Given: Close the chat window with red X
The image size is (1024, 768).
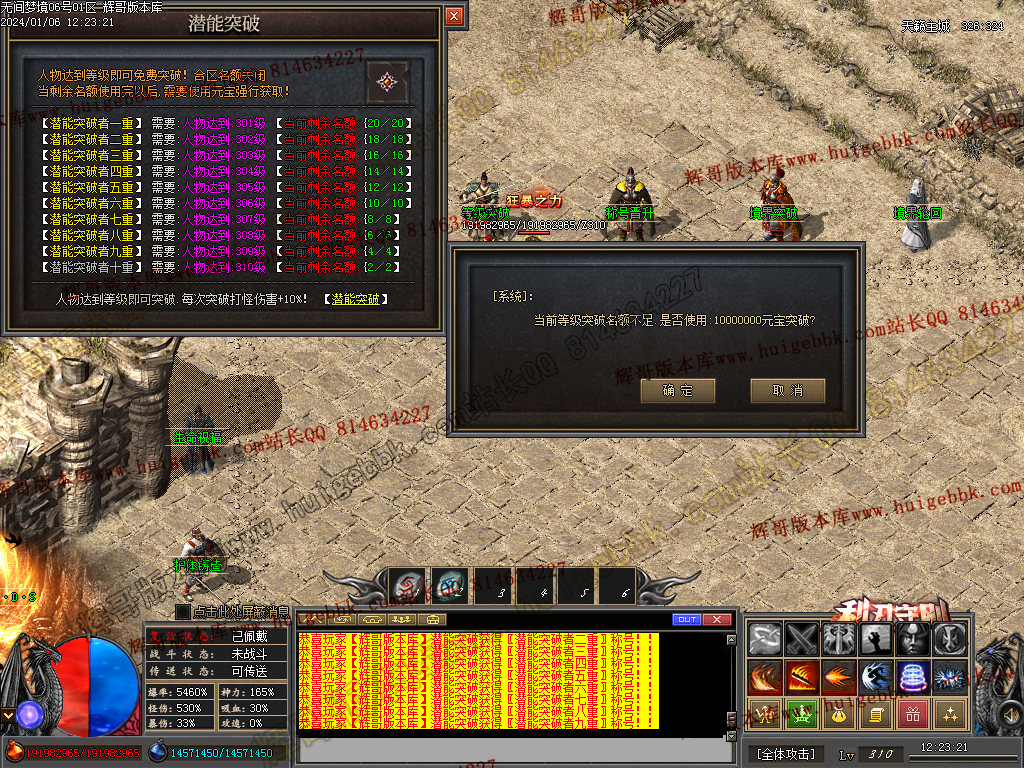Looking at the screenshot, I should pos(717,620).
